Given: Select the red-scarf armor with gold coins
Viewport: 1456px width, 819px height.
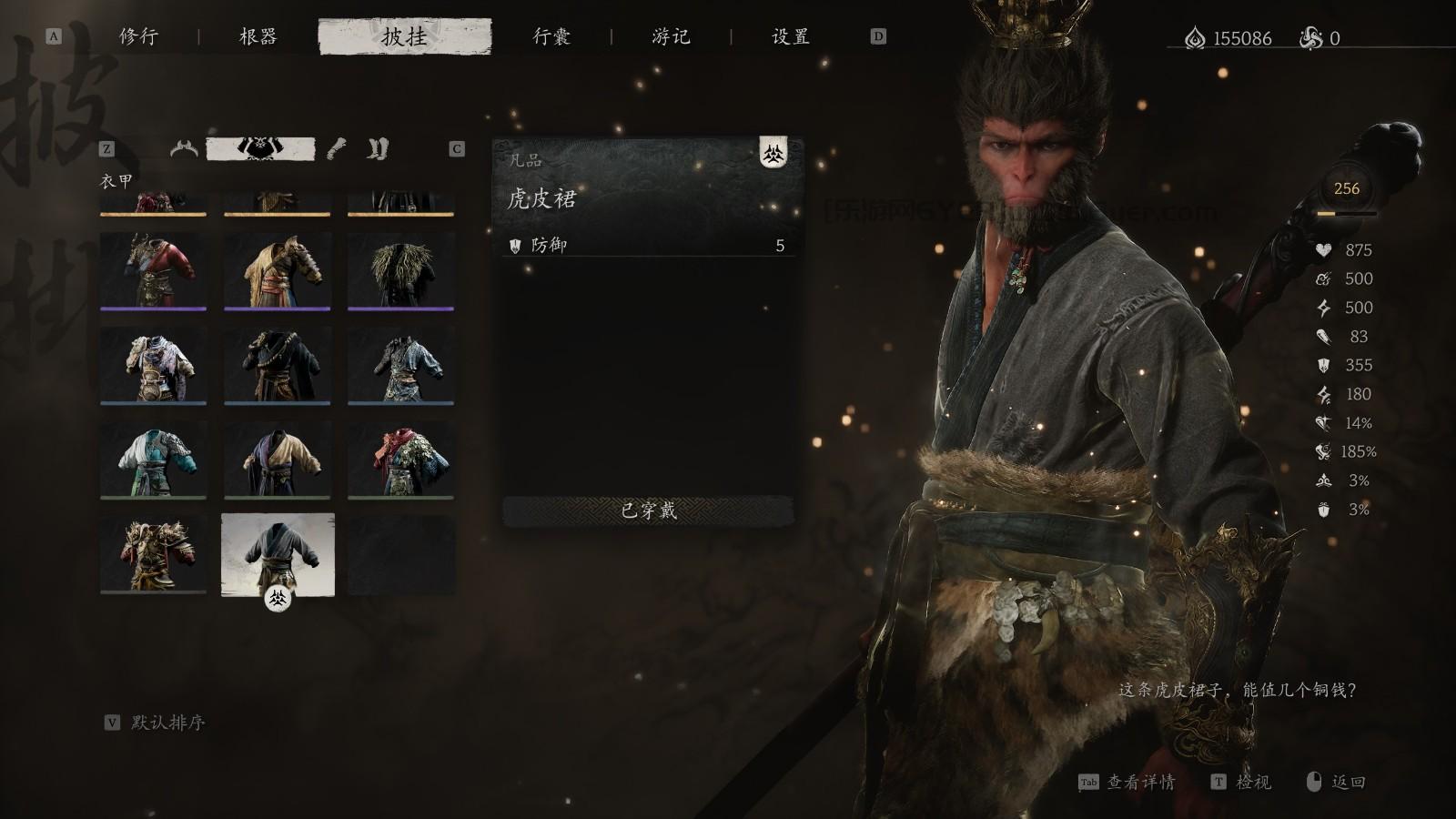Looking at the screenshot, I should [400, 460].
